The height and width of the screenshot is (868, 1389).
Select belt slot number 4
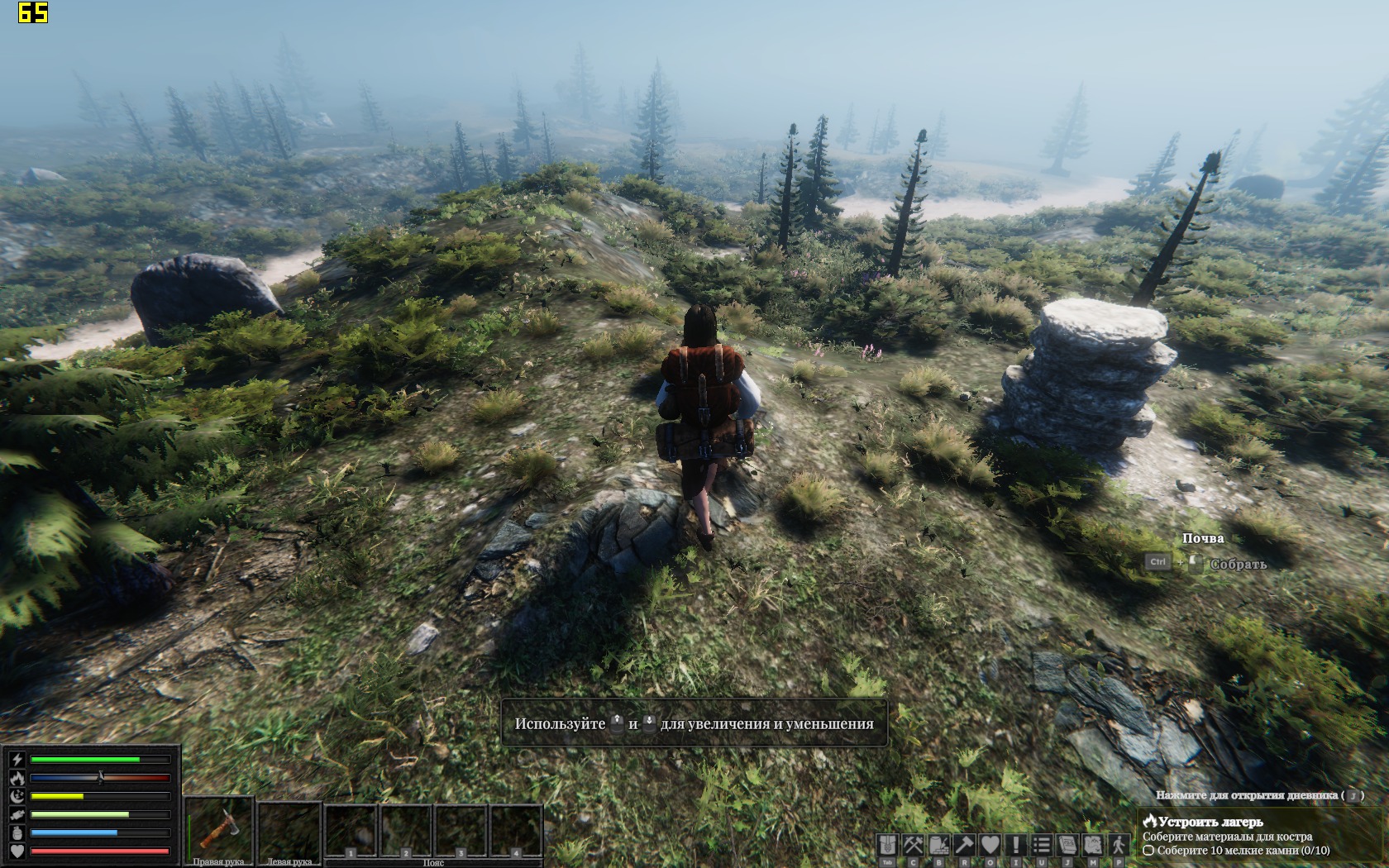tap(516, 831)
